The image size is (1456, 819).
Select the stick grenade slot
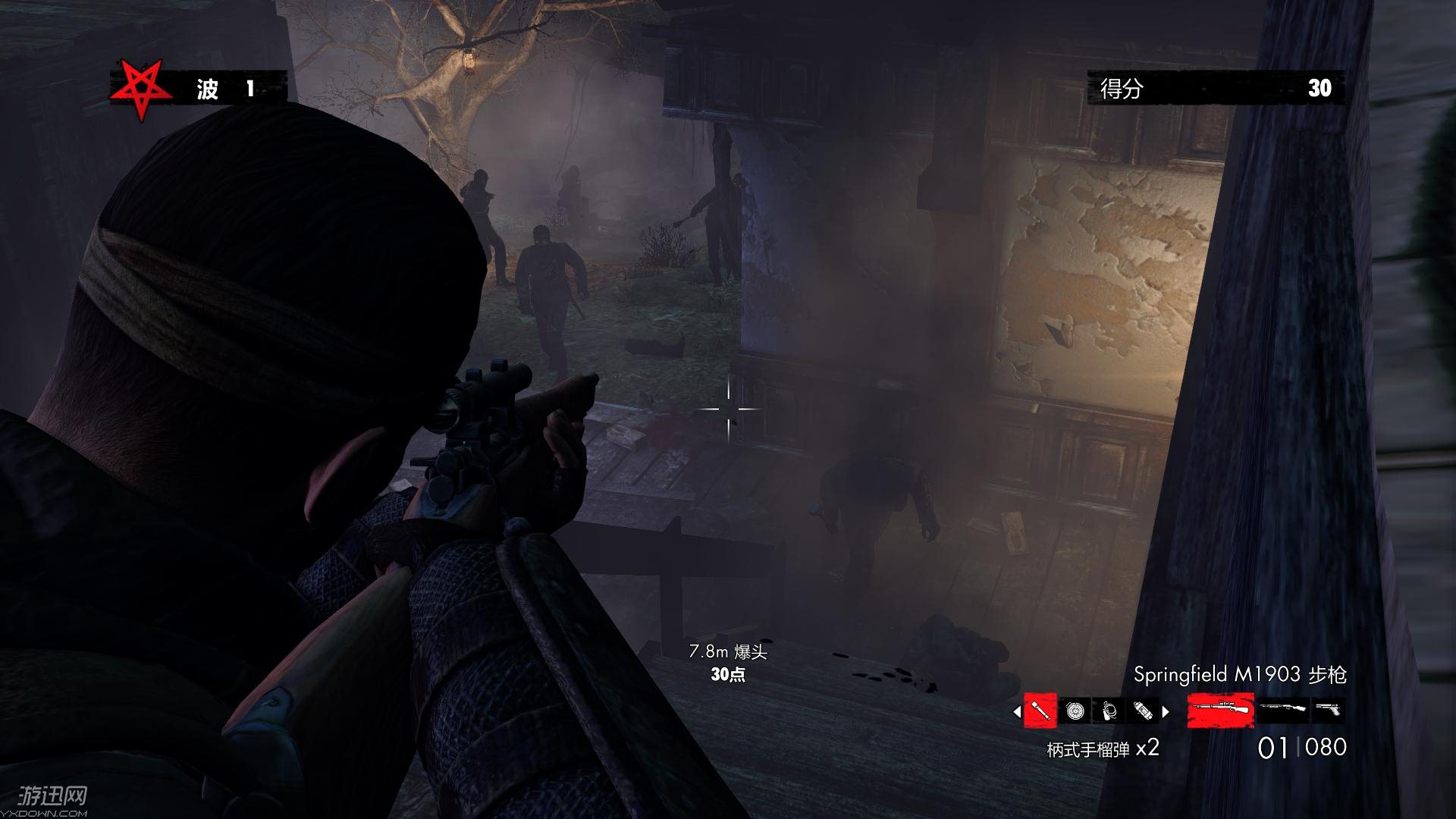(x=1040, y=711)
